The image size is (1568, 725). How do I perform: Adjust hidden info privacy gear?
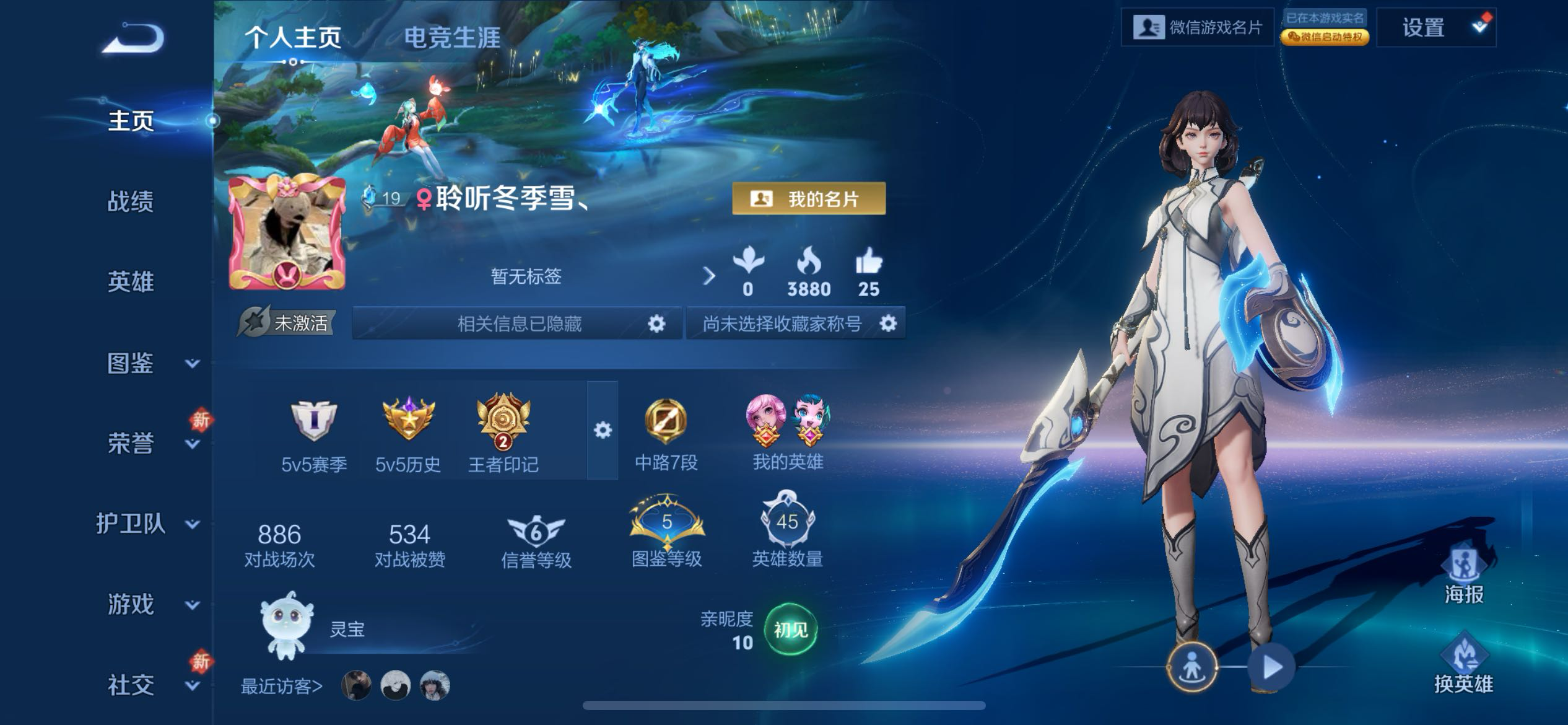[656, 323]
